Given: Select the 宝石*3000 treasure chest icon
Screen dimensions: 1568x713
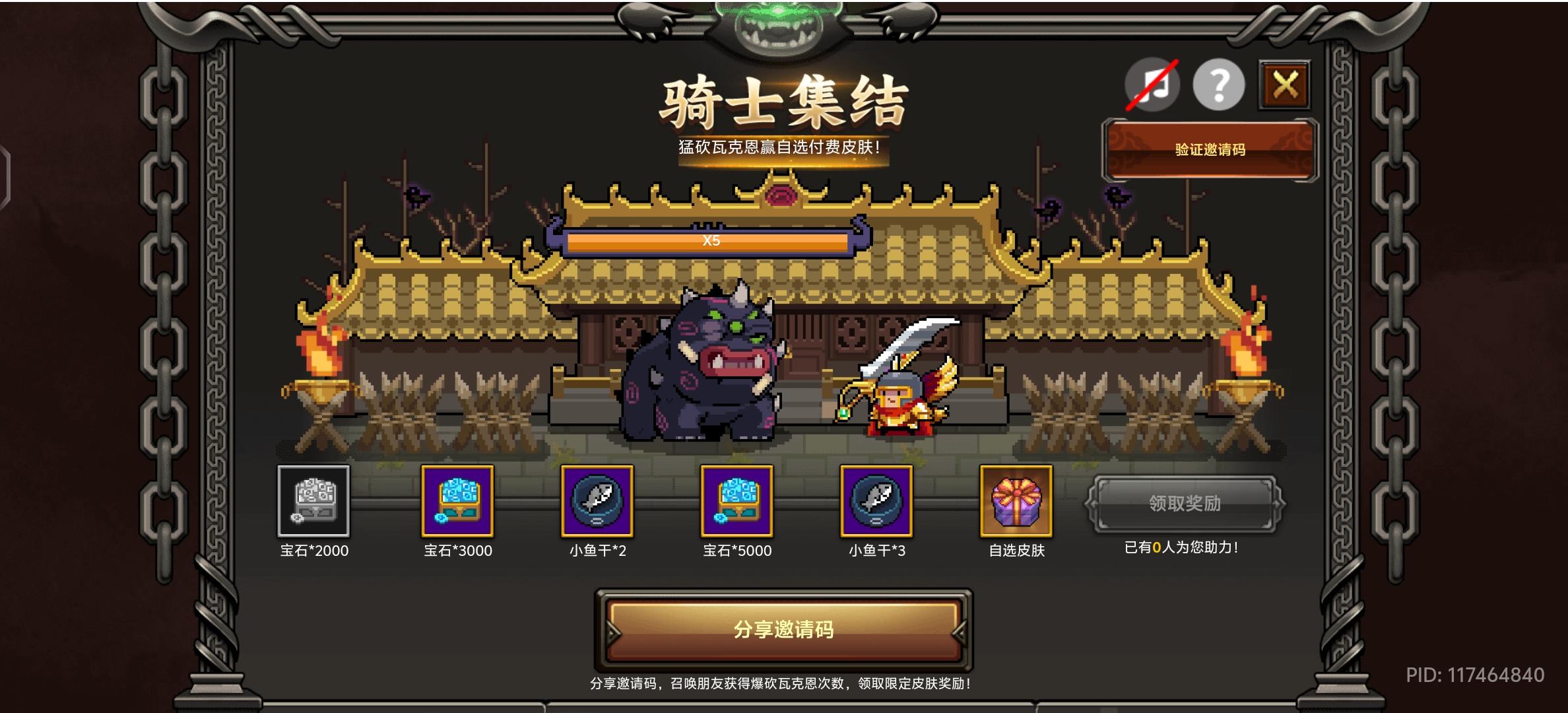Looking at the screenshot, I should (x=457, y=504).
